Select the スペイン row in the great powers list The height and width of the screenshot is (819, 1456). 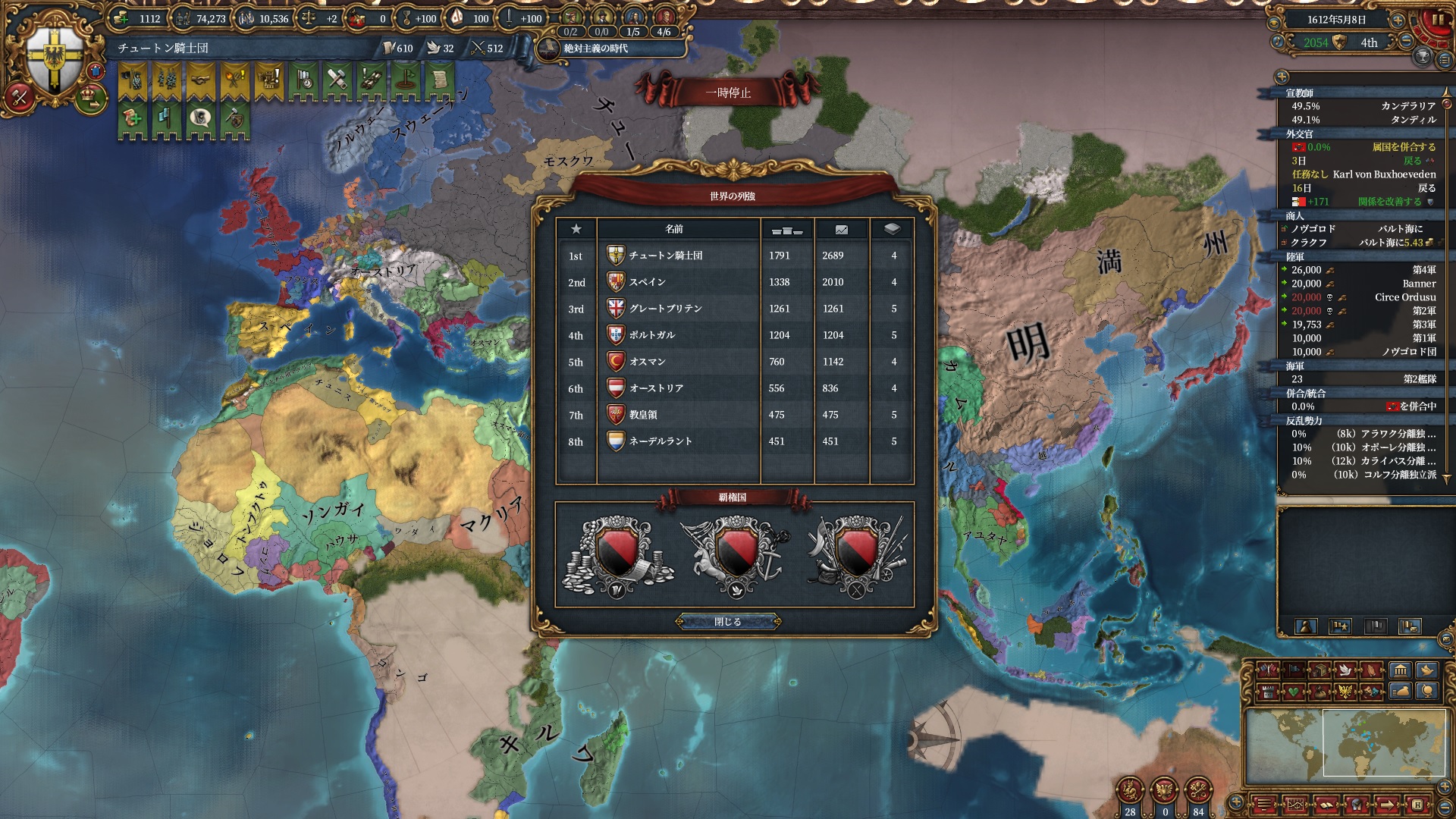pyautogui.click(x=647, y=282)
